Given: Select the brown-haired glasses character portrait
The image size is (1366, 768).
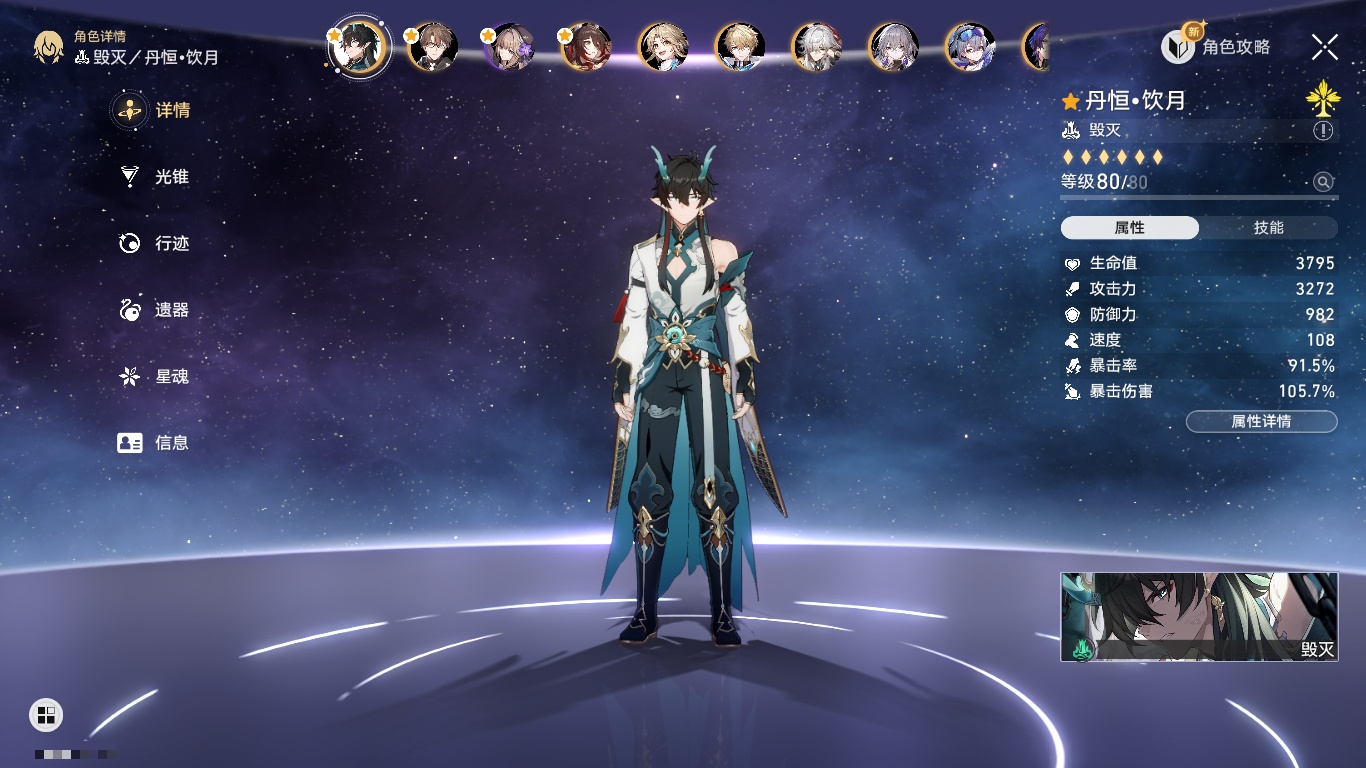Looking at the screenshot, I should coord(433,47).
